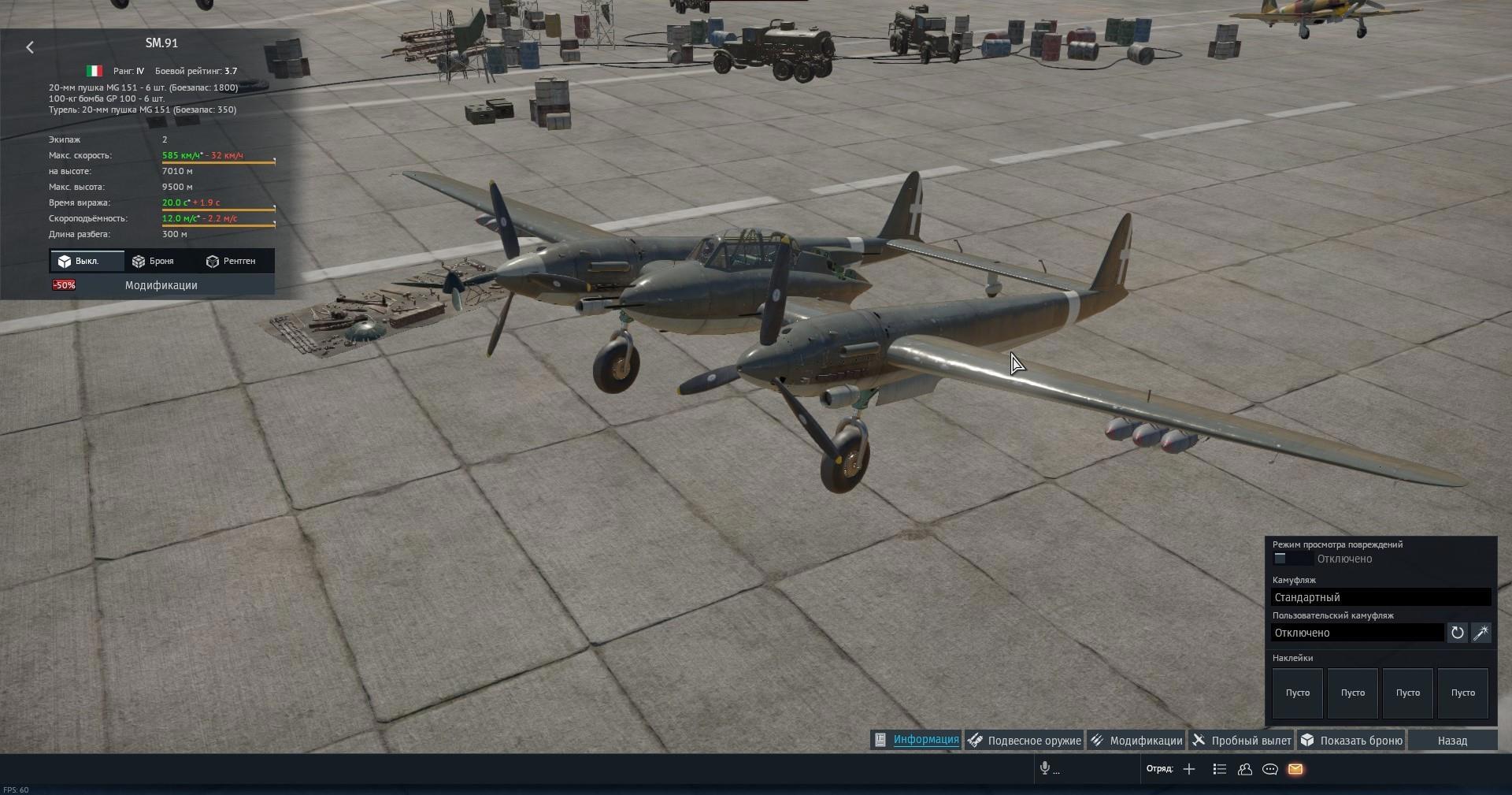This screenshot has width=1512, height=795.
Task: Add a squad member with plus icon
Action: (x=1189, y=769)
